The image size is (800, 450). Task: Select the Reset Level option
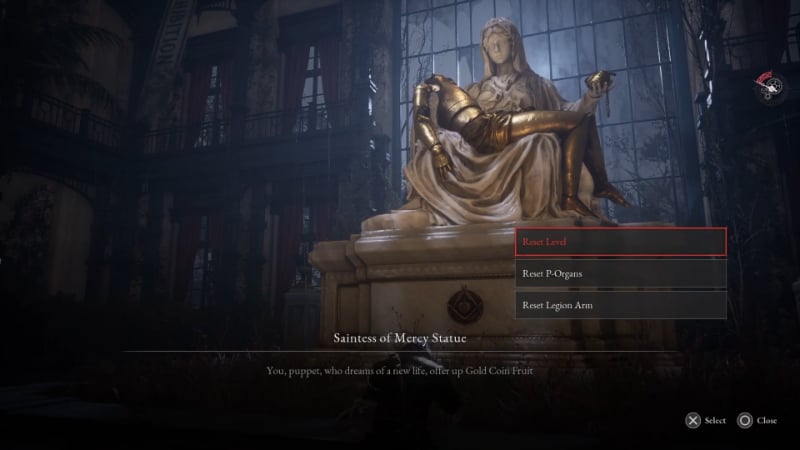click(620, 242)
